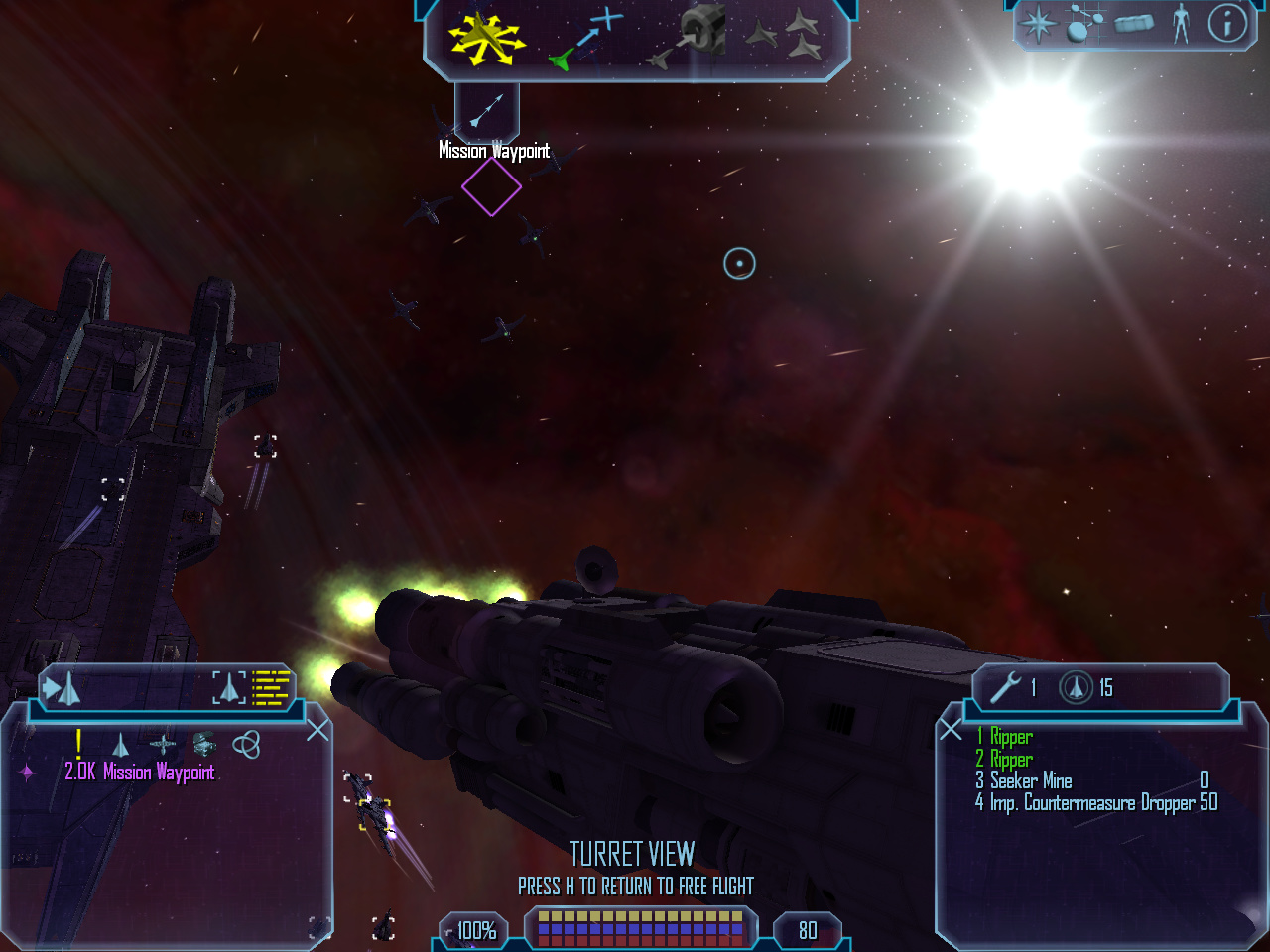Screen dimensions: 1270x952
Task: Show important contacts with the exclamation filter
Action: point(78,743)
